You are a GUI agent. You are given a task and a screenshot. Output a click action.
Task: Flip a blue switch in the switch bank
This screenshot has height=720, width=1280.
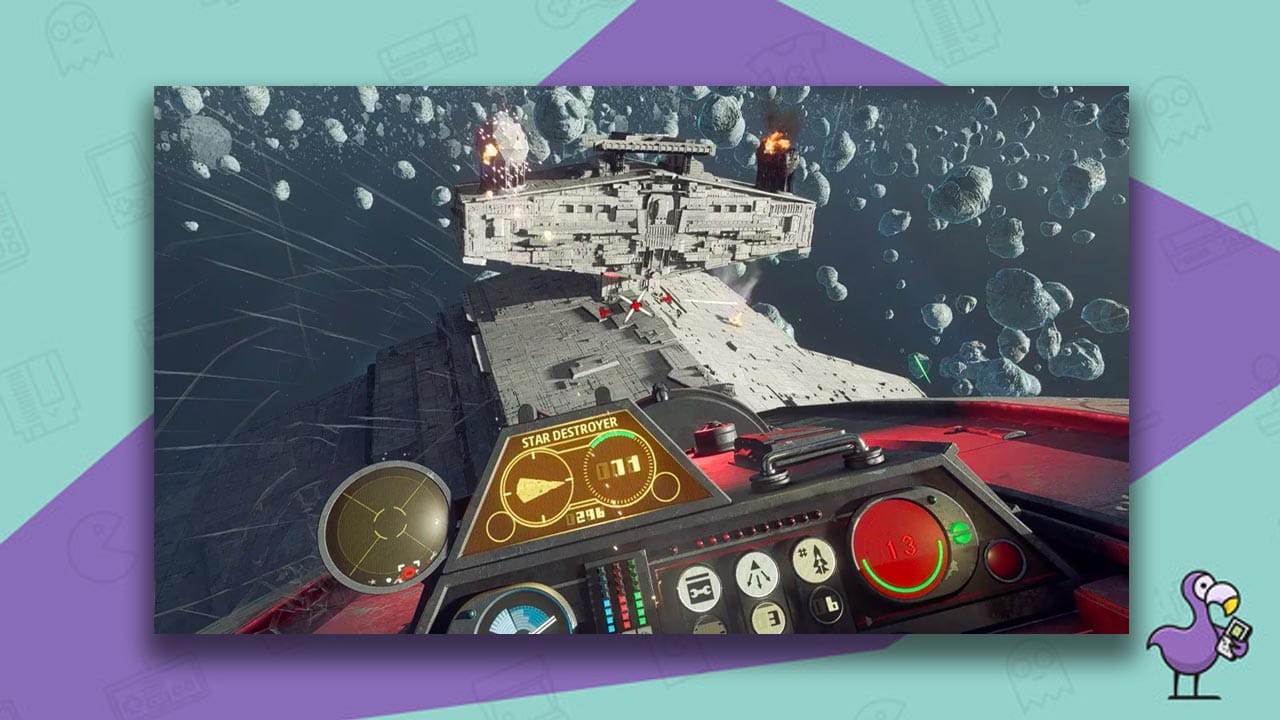click(609, 611)
